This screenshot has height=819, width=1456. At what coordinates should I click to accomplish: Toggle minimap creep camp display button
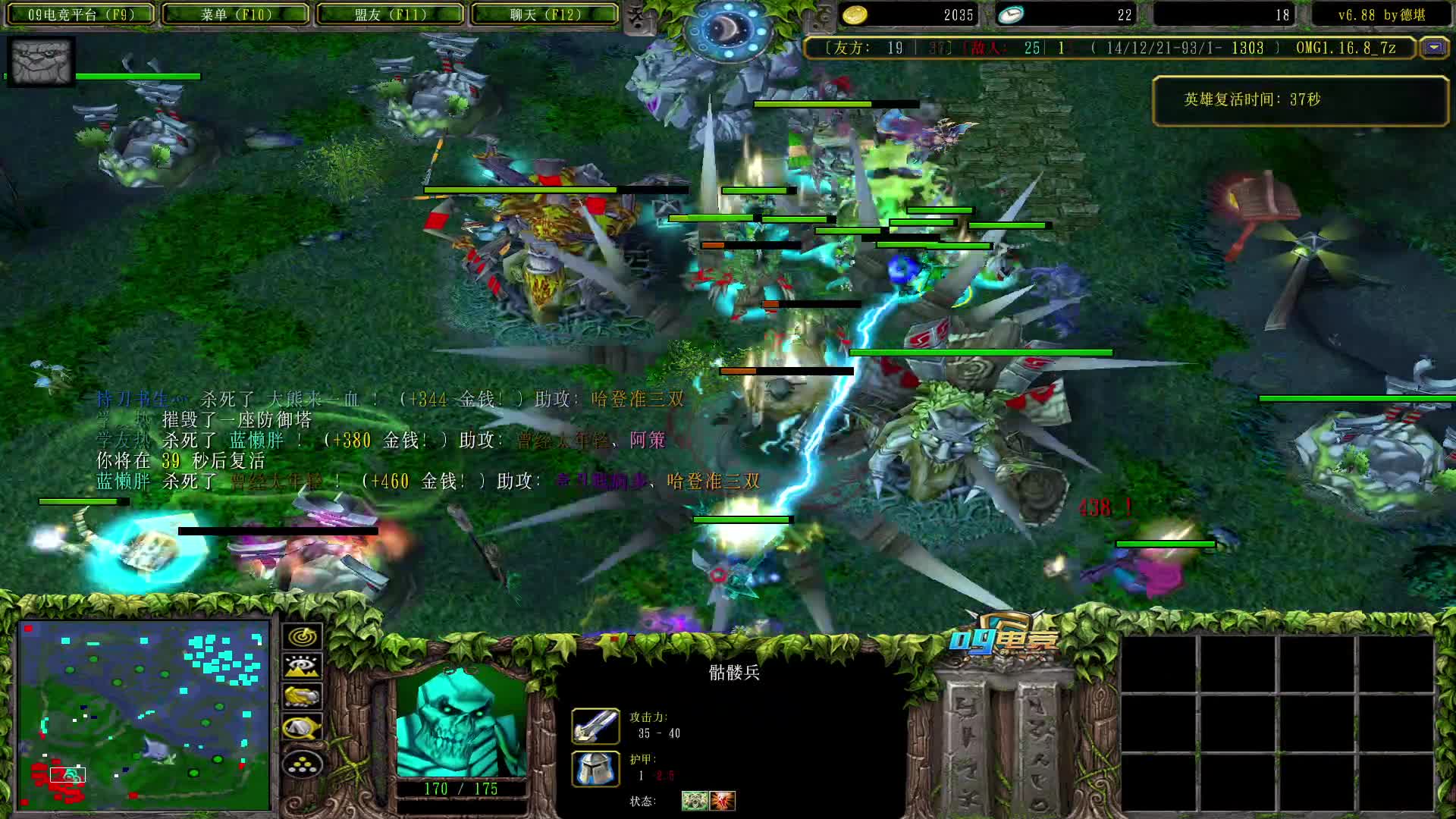pos(302,728)
